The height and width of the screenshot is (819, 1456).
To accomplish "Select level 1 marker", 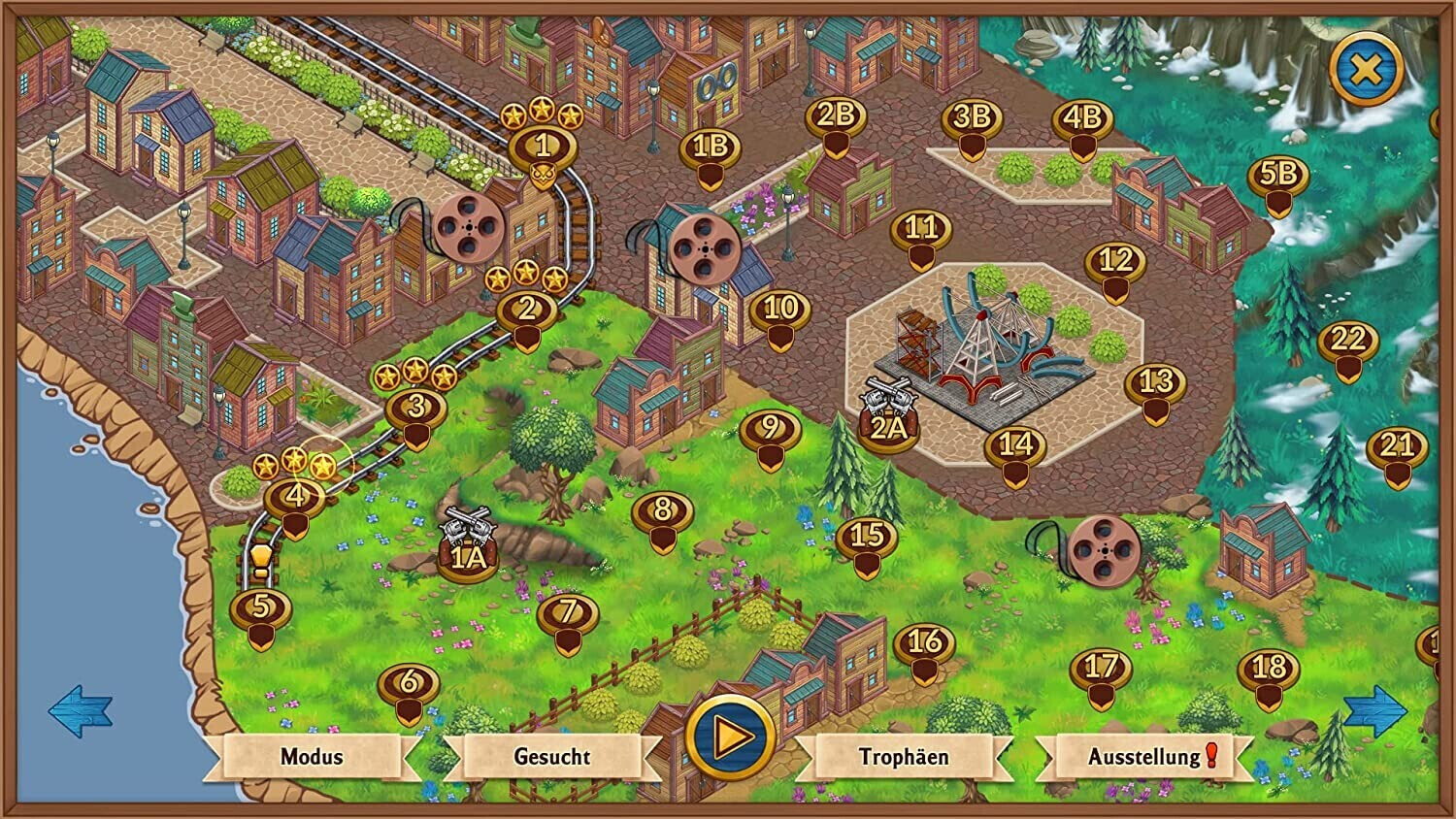I will [x=543, y=148].
